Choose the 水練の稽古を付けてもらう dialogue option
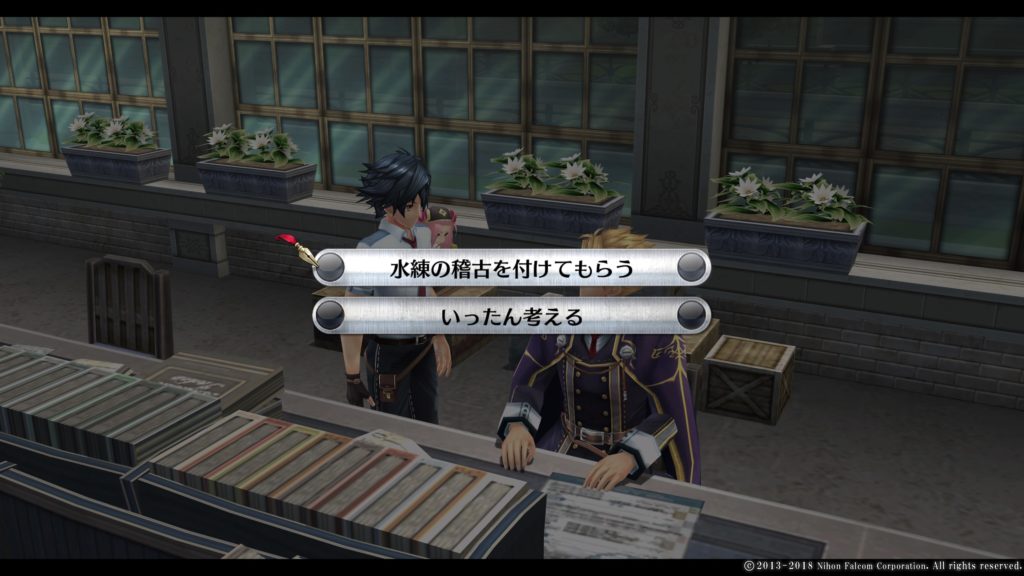 (x=511, y=268)
